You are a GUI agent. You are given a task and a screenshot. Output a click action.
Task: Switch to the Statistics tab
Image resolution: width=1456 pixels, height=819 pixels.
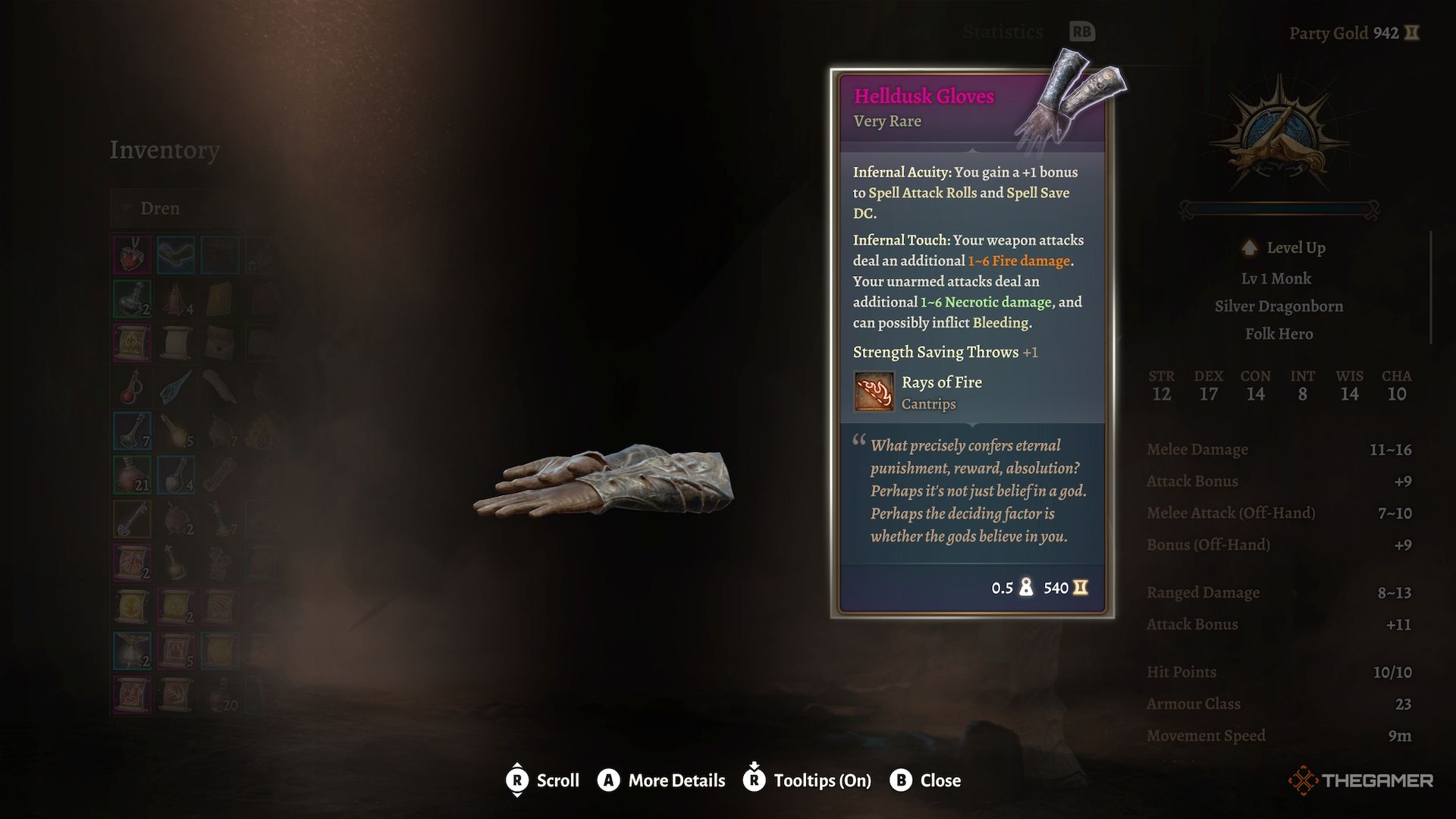(x=1003, y=32)
